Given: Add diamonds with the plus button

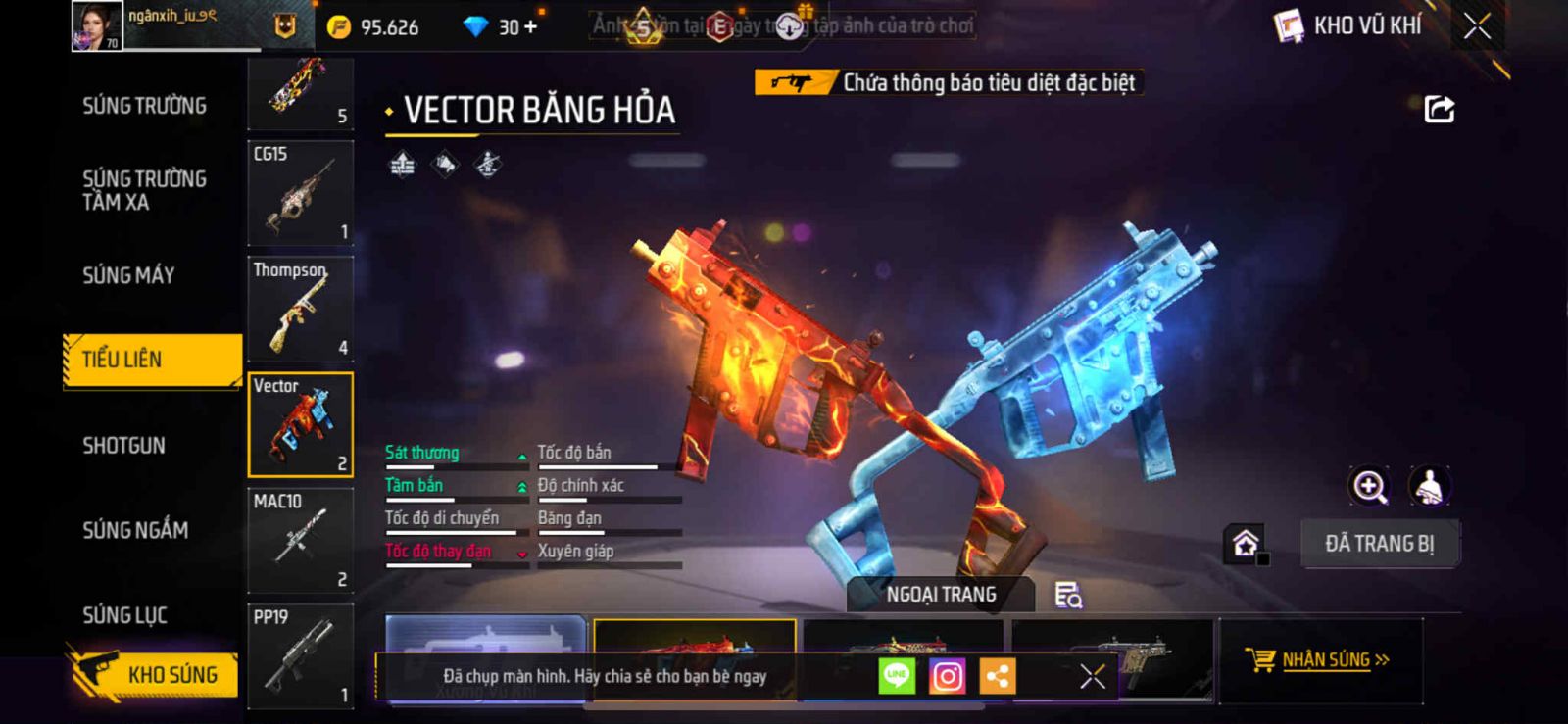Looking at the screenshot, I should [530, 27].
